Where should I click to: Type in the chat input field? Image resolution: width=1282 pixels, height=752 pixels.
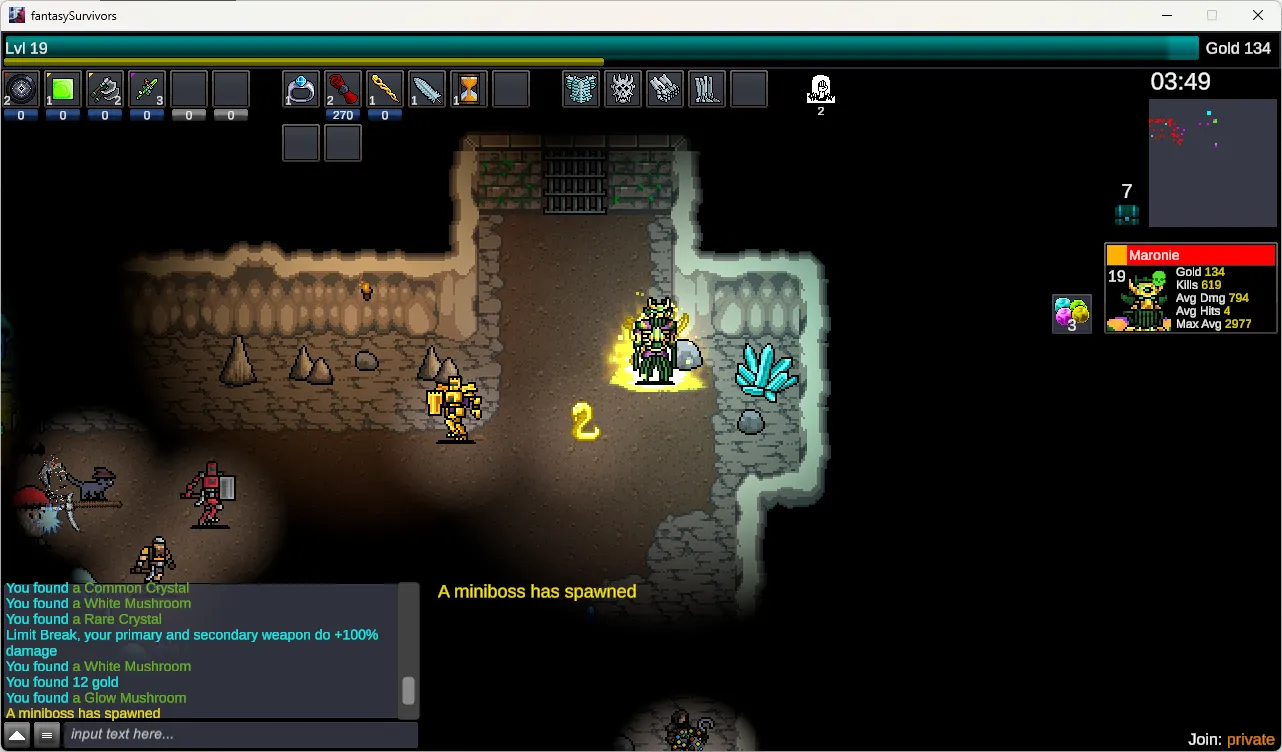[240, 735]
